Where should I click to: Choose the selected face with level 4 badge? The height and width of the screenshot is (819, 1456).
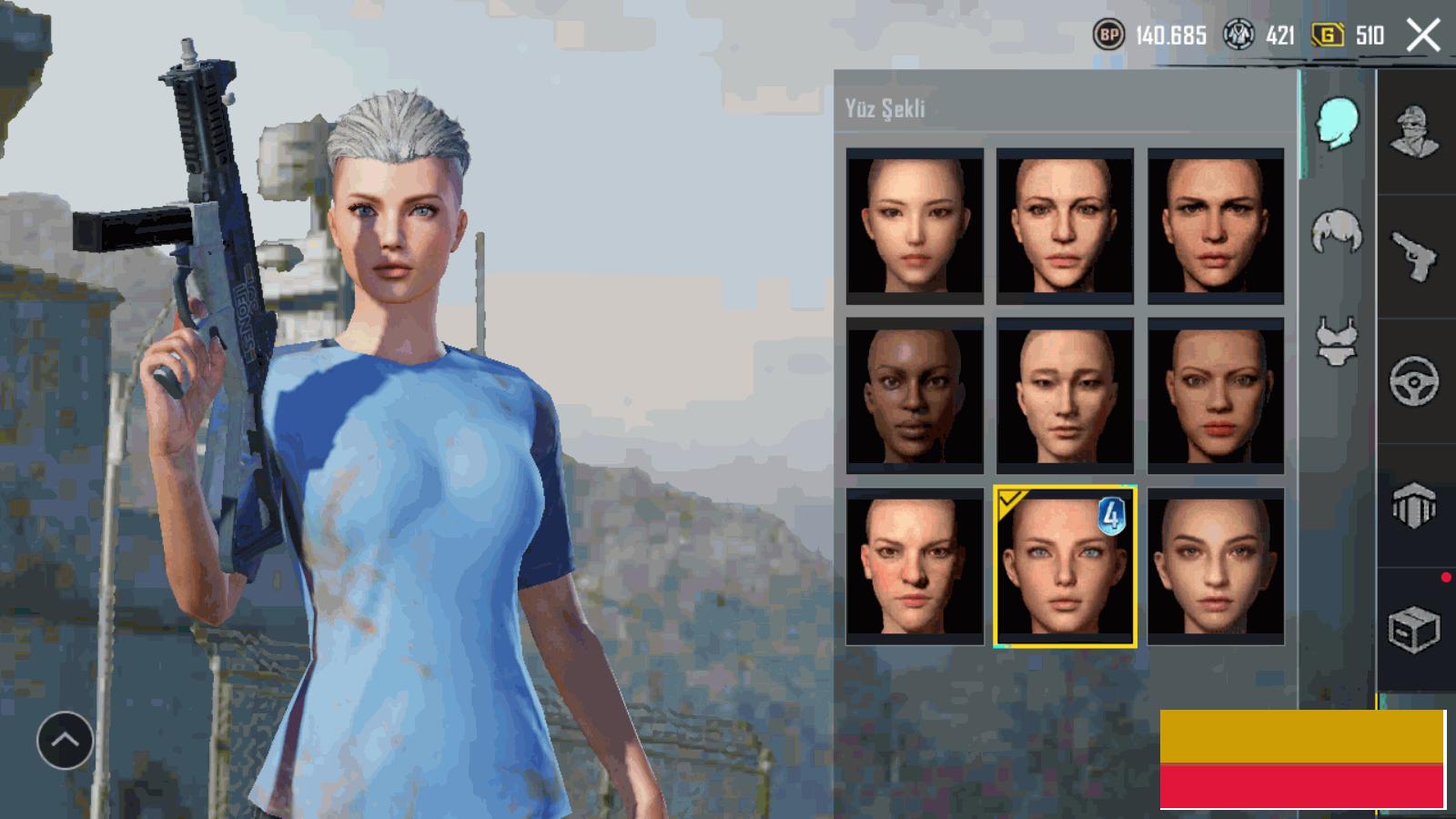tap(1065, 566)
